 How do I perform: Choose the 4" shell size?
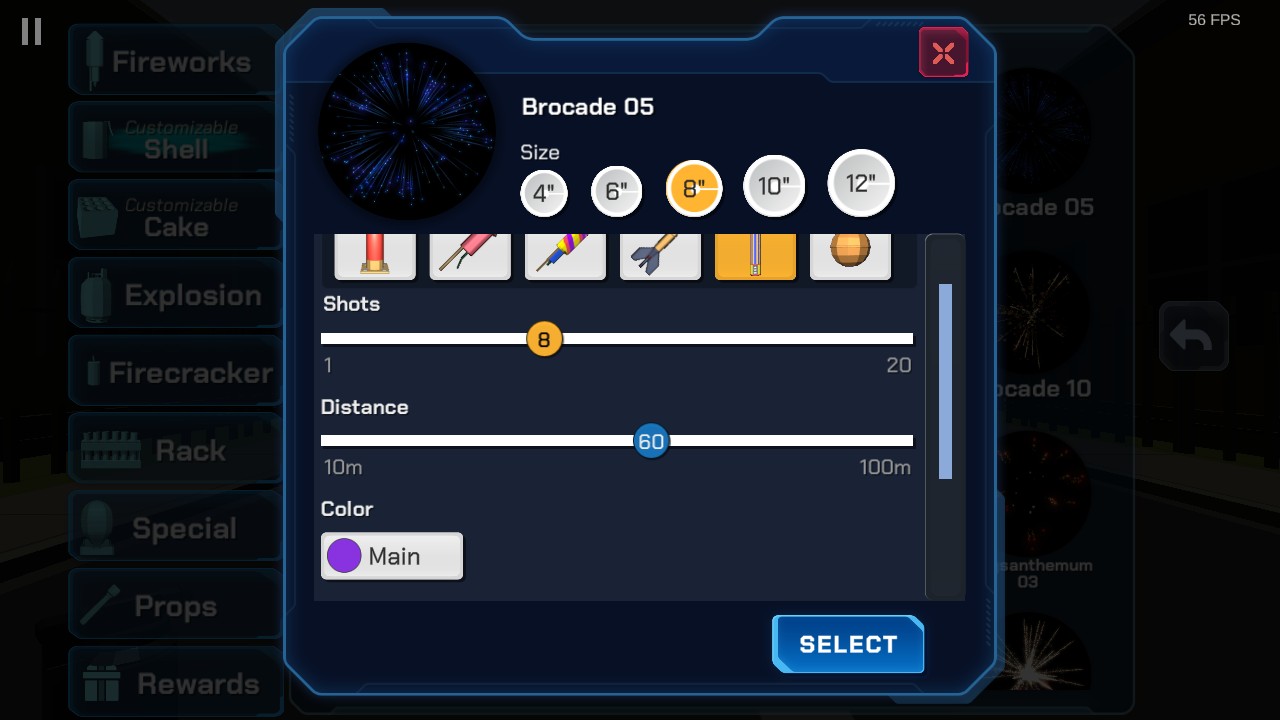pos(544,193)
